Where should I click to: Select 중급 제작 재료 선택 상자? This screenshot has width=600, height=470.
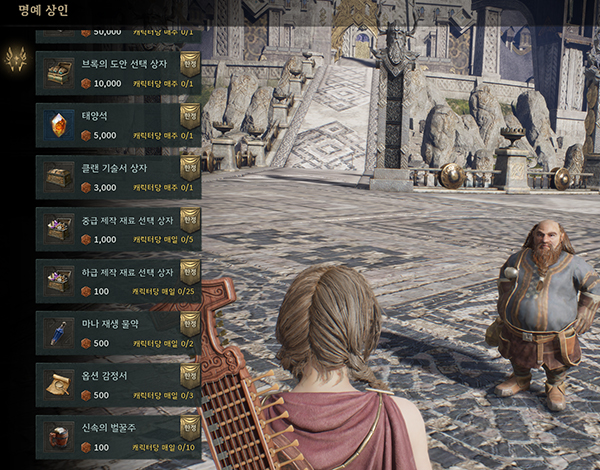pos(118,228)
